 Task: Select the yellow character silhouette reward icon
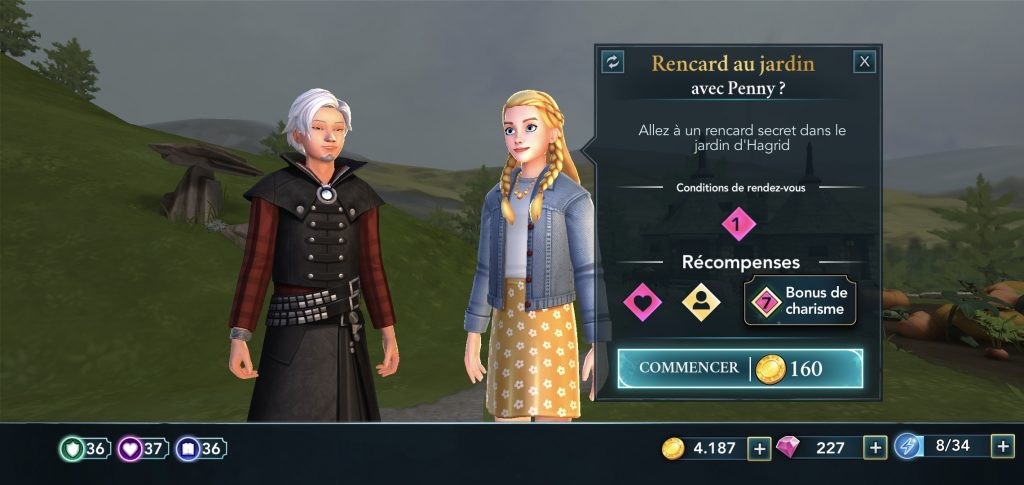(701, 301)
